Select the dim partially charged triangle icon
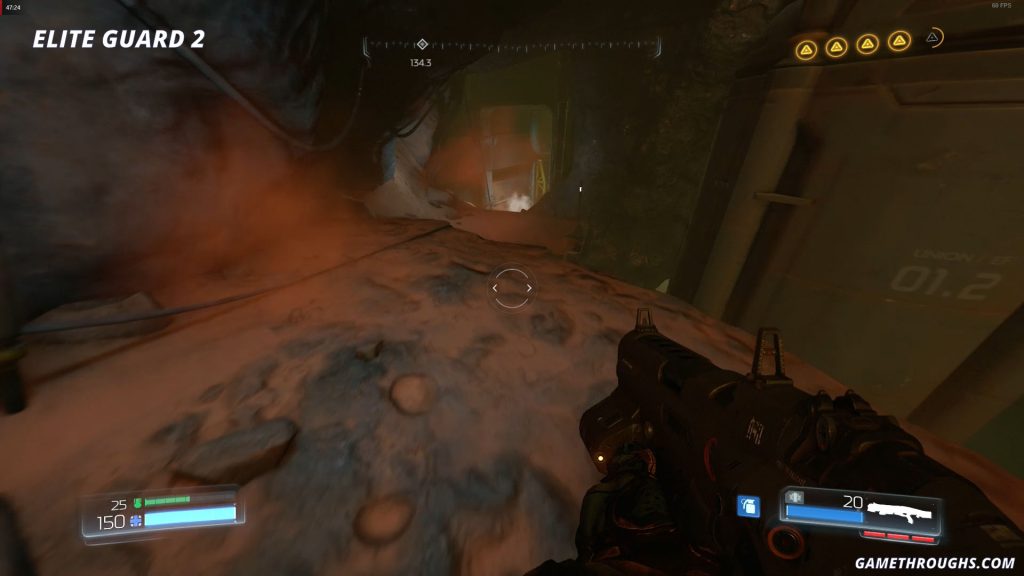The image size is (1024, 576). (933, 38)
